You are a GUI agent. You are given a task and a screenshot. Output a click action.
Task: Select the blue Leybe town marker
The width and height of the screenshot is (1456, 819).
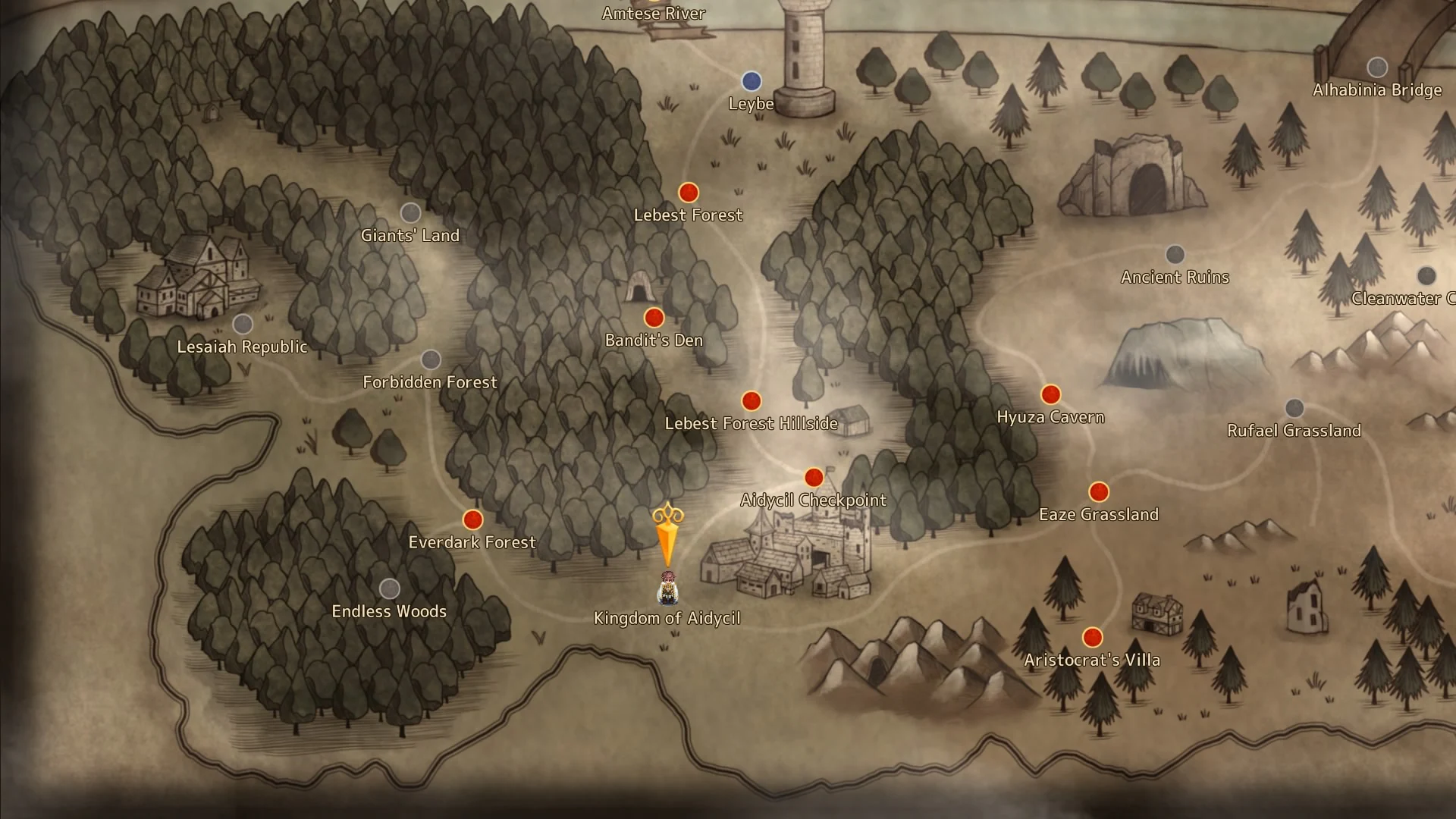click(751, 81)
